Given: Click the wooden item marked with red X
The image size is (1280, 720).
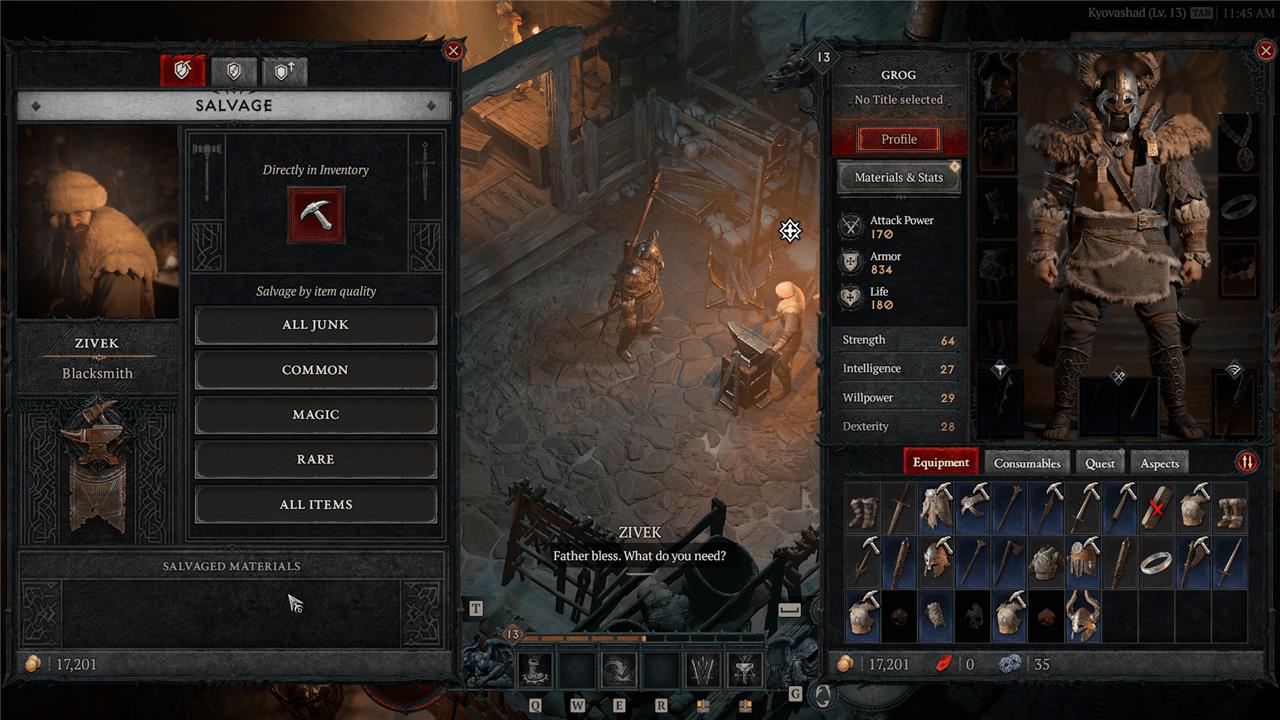Looking at the screenshot, I should 1157,507.
